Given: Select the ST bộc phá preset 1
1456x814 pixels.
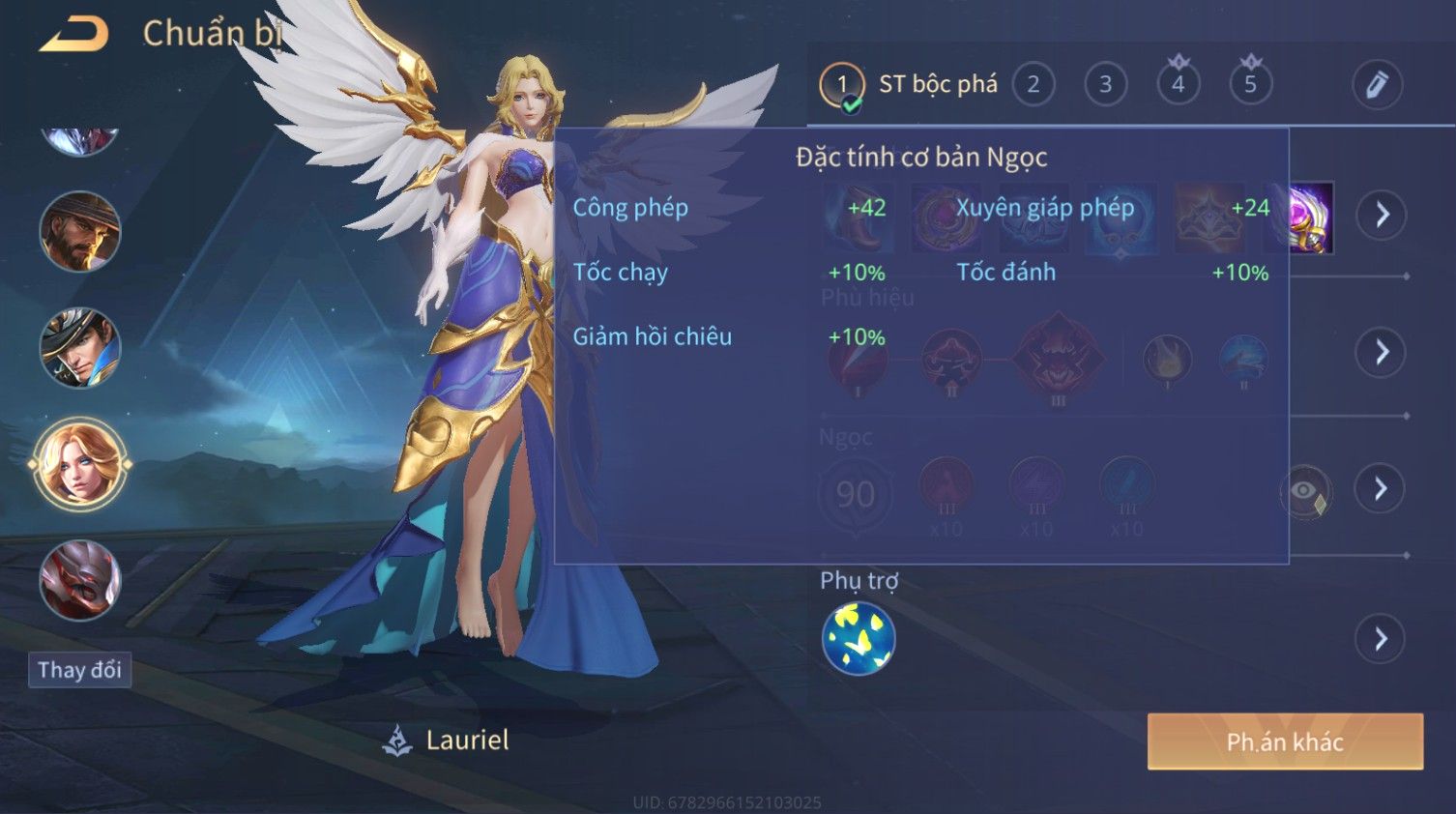Looking at the screenshot, I should [x=842, y=85].
